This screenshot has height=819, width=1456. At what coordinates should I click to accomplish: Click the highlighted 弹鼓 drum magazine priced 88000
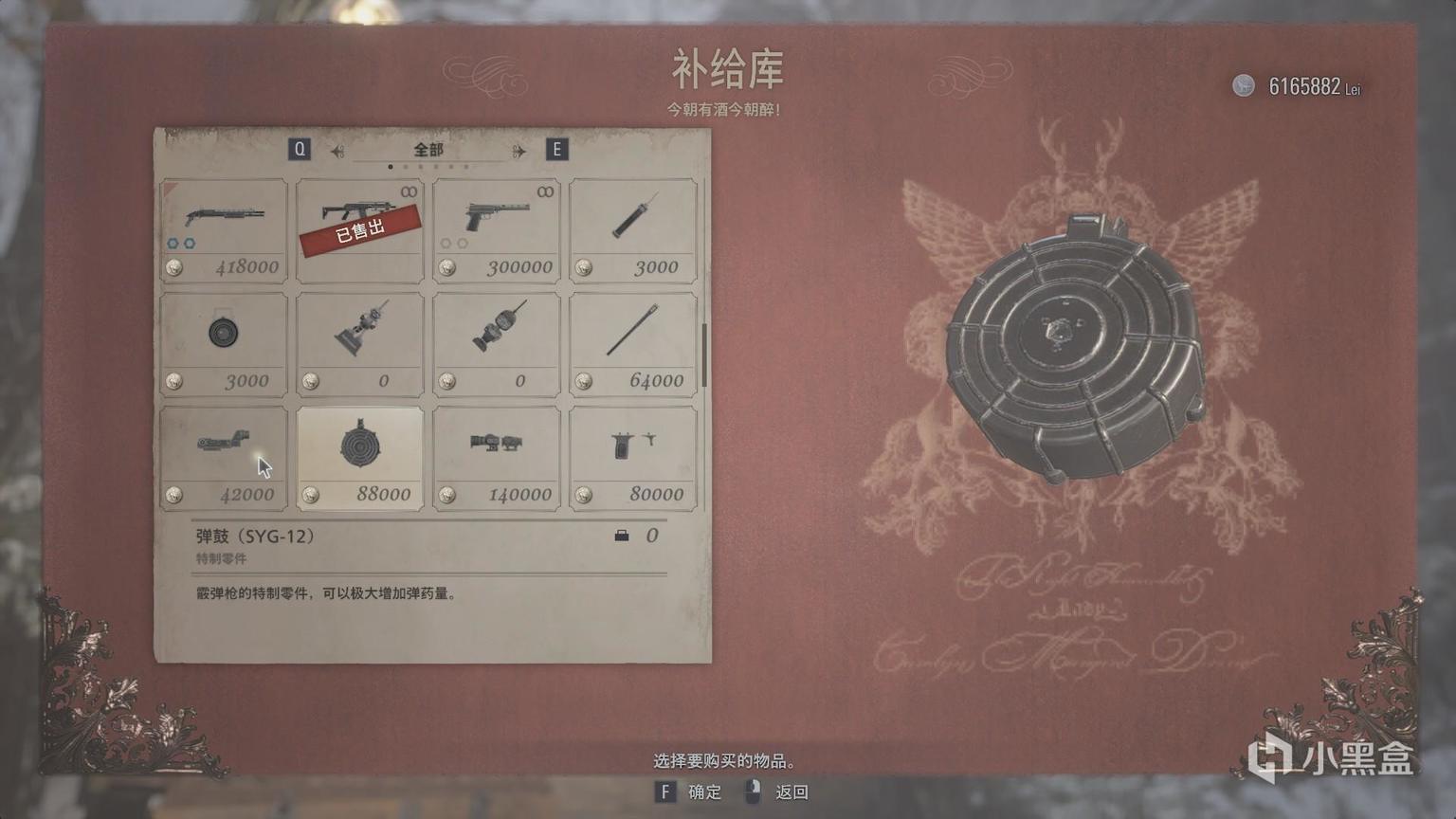(360, 455)
